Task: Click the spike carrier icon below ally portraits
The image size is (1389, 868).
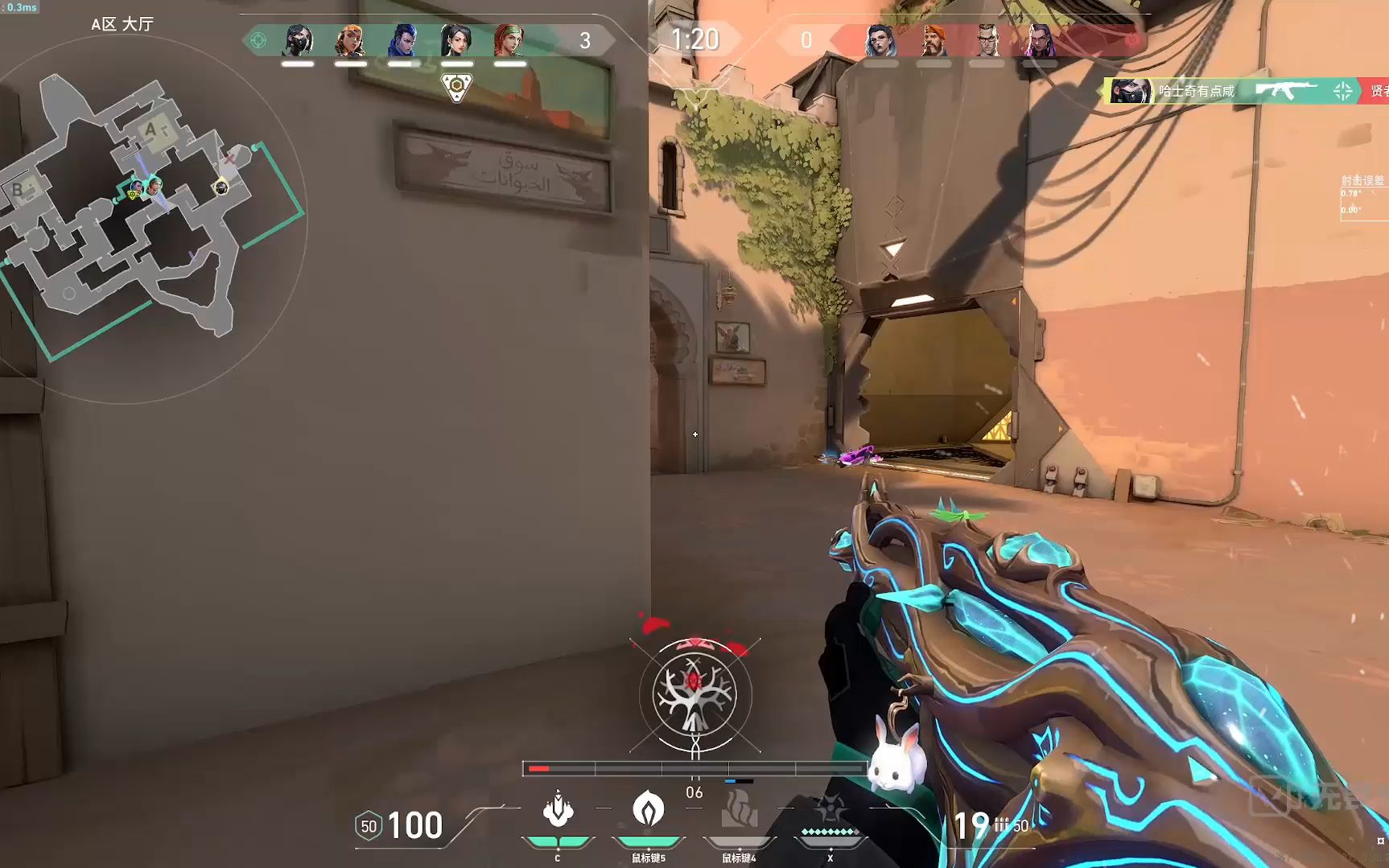Action: [456, 87]
